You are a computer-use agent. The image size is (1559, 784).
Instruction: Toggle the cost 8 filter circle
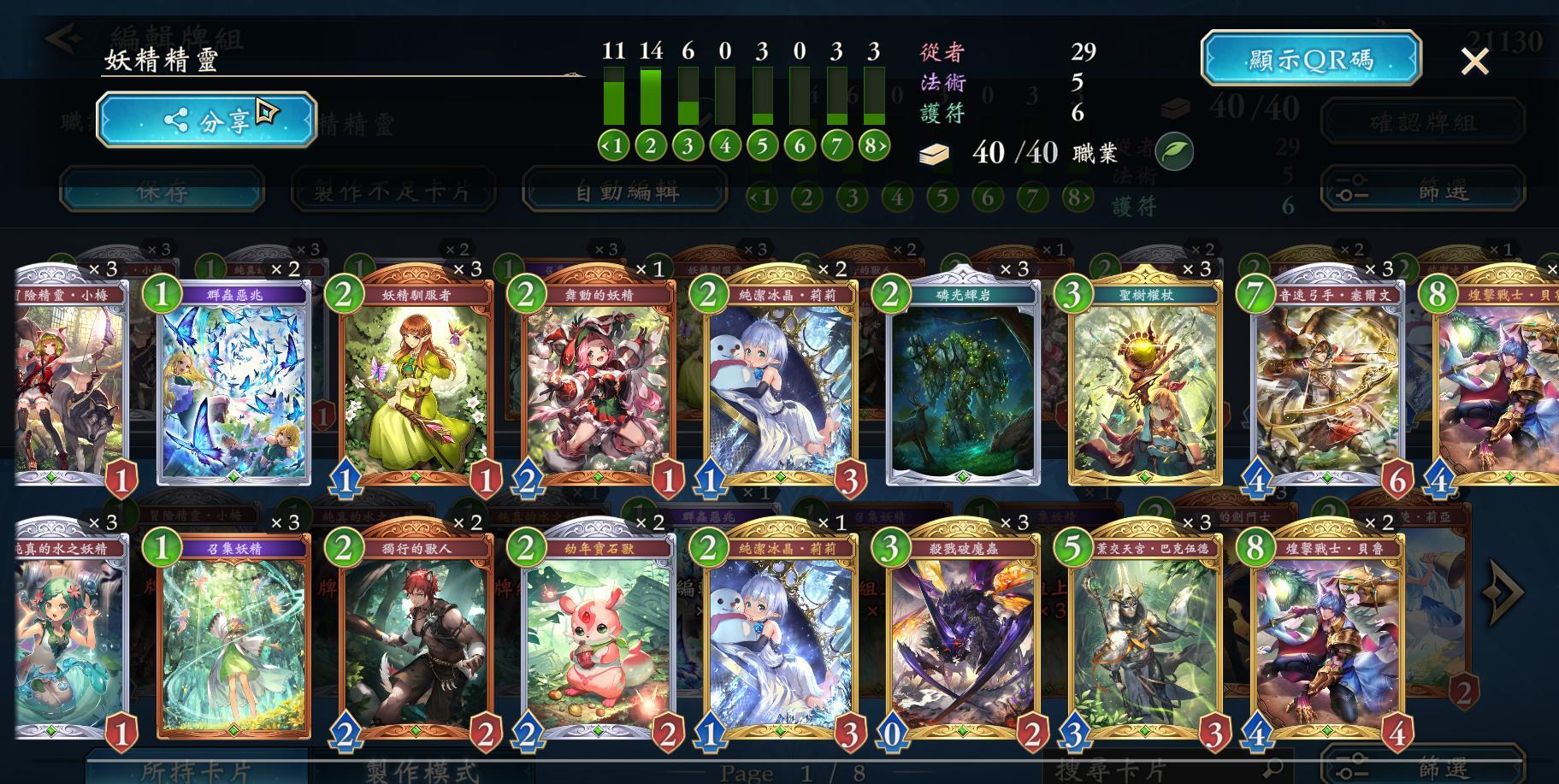coord(873,145)
